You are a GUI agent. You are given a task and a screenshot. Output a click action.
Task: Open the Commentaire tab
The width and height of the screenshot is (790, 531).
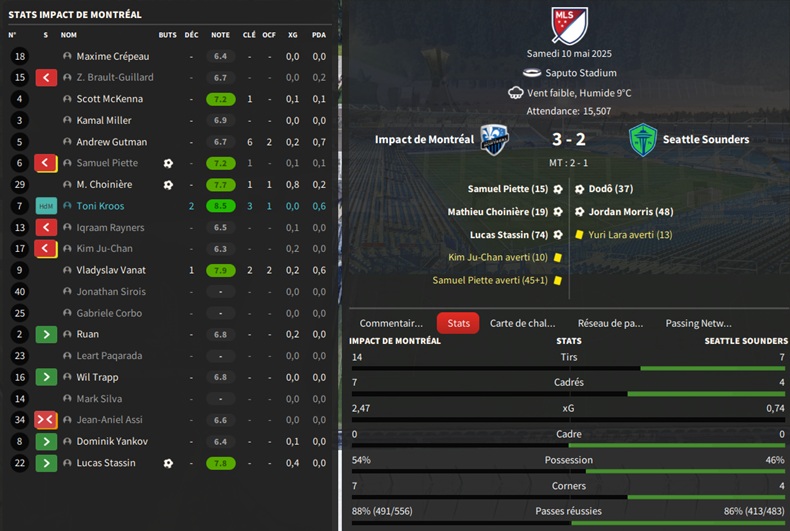pos(391,323)
